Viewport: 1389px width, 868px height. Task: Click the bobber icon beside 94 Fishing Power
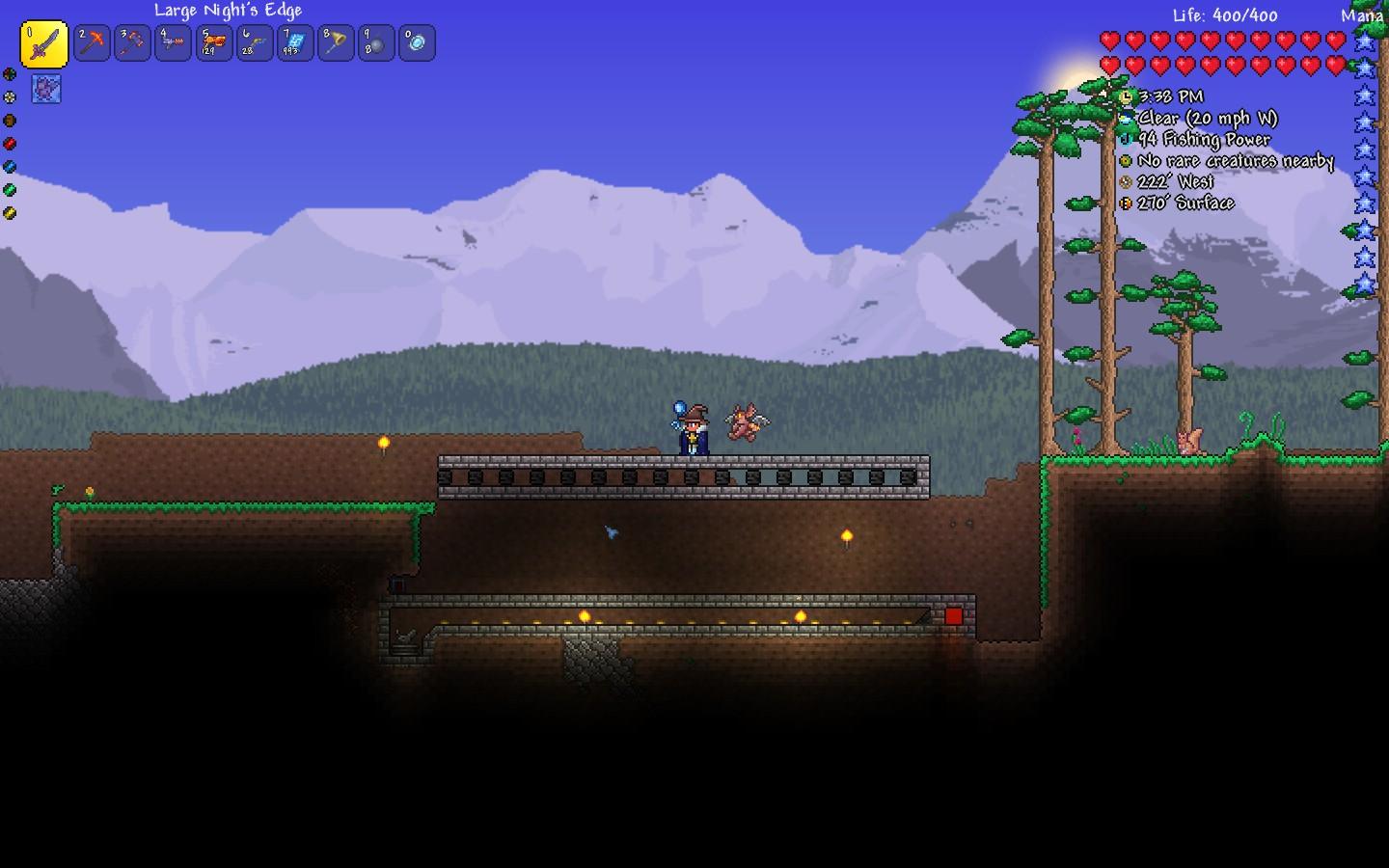pyautogui.click(x=1126, y=138)
